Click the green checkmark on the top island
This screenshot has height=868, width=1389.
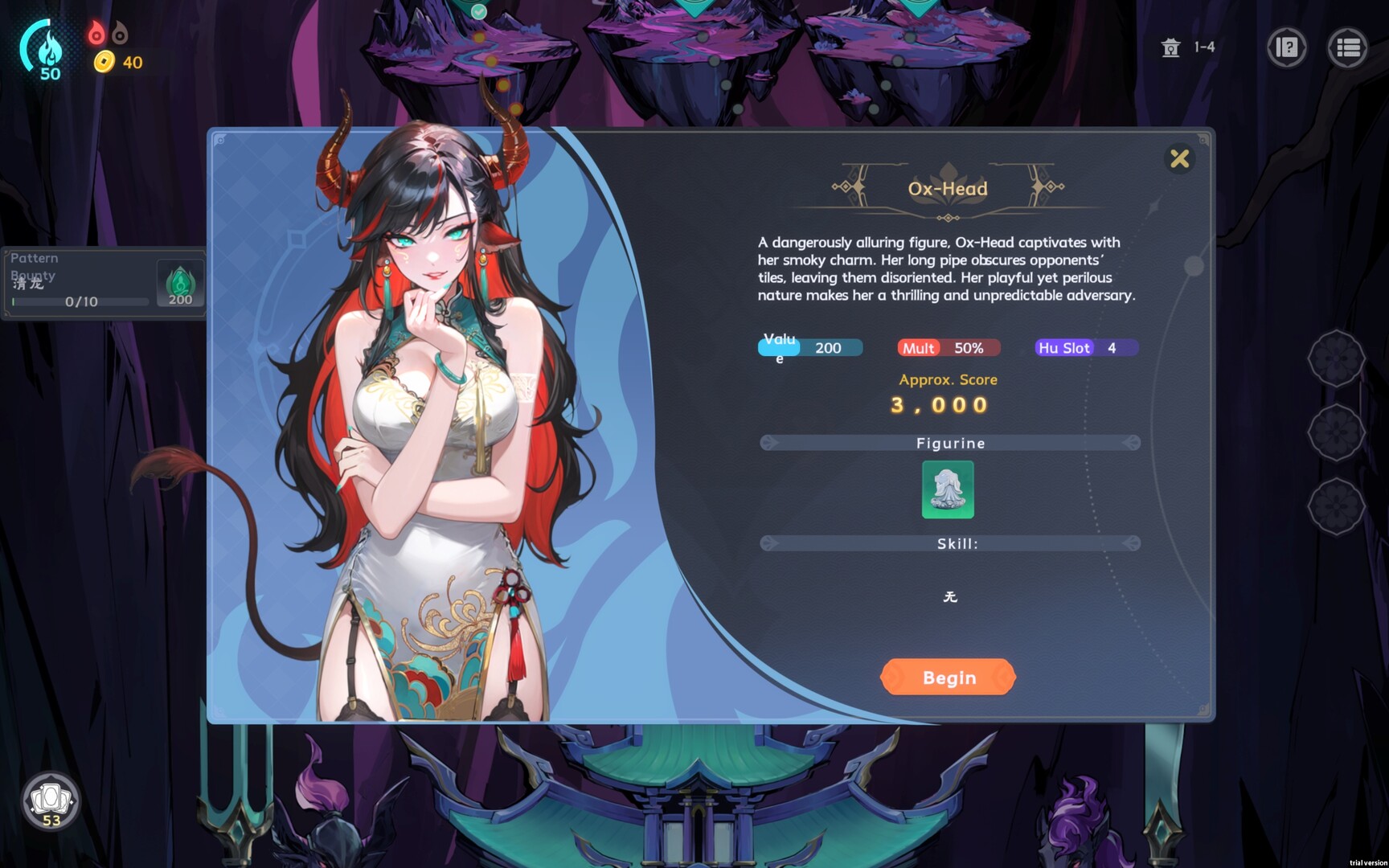(x=478, y=12)
